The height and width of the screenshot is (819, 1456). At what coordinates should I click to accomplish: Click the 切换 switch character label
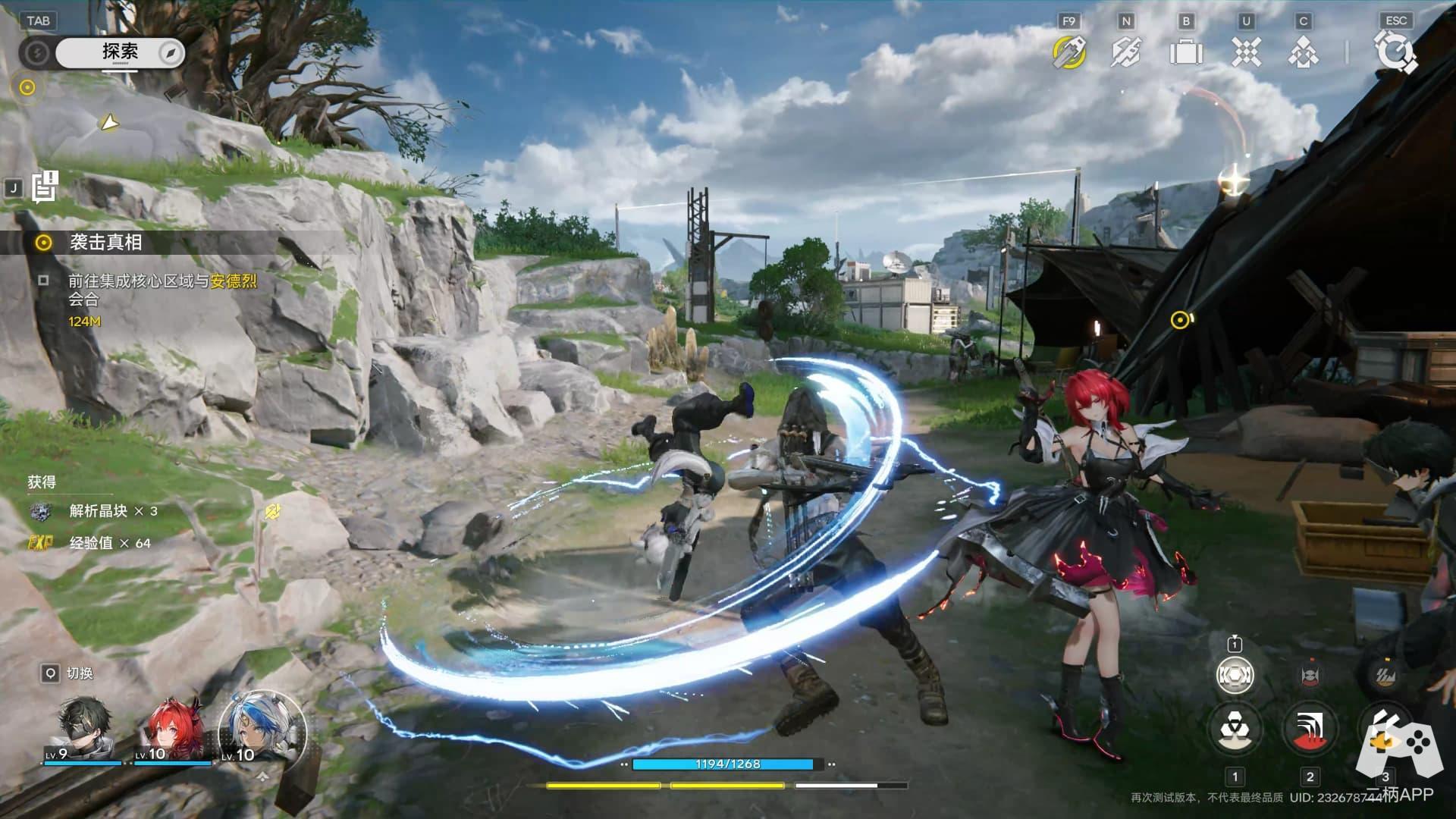80,673
